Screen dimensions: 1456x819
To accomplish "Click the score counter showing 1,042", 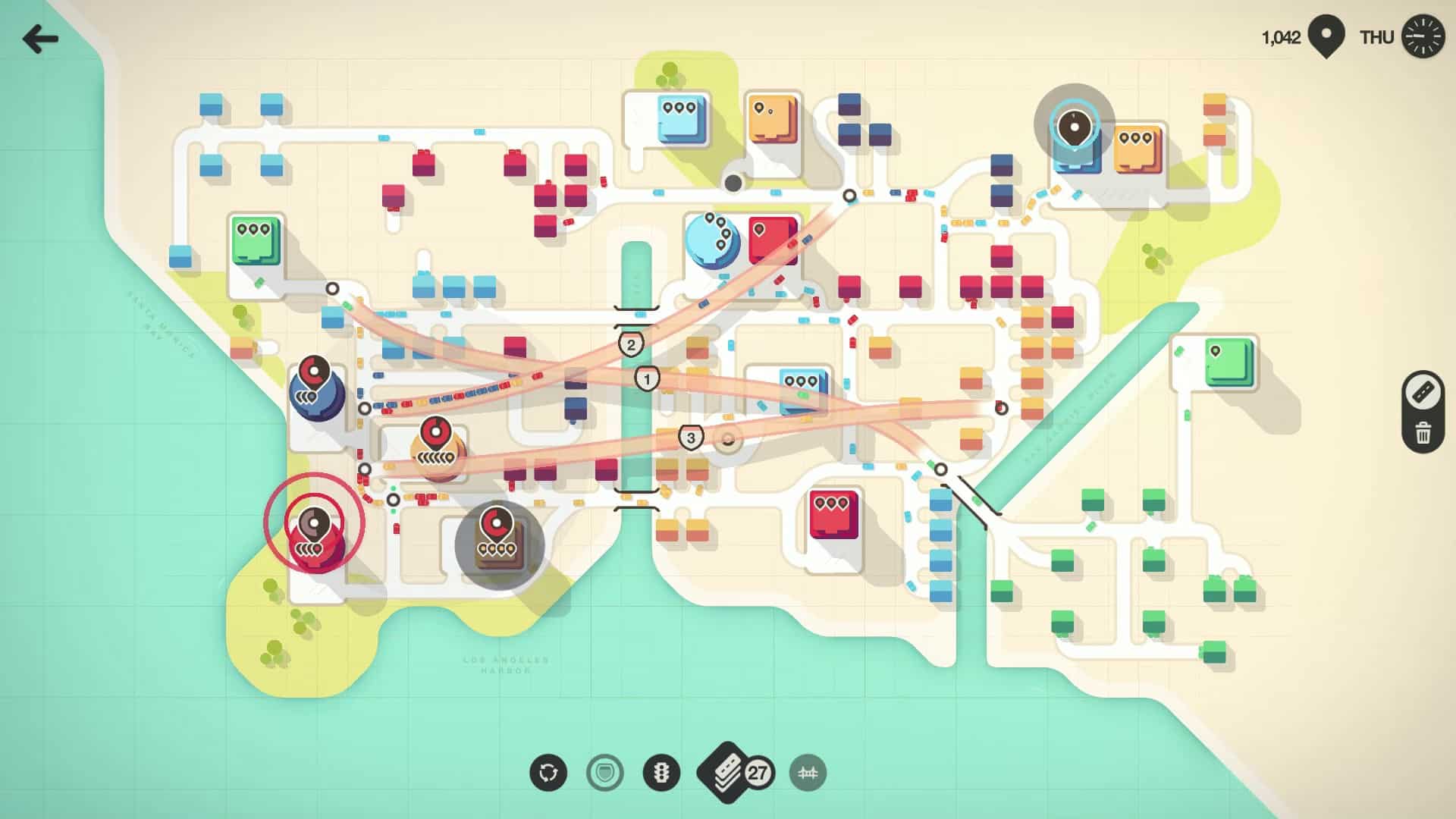I will point(1282,35).
